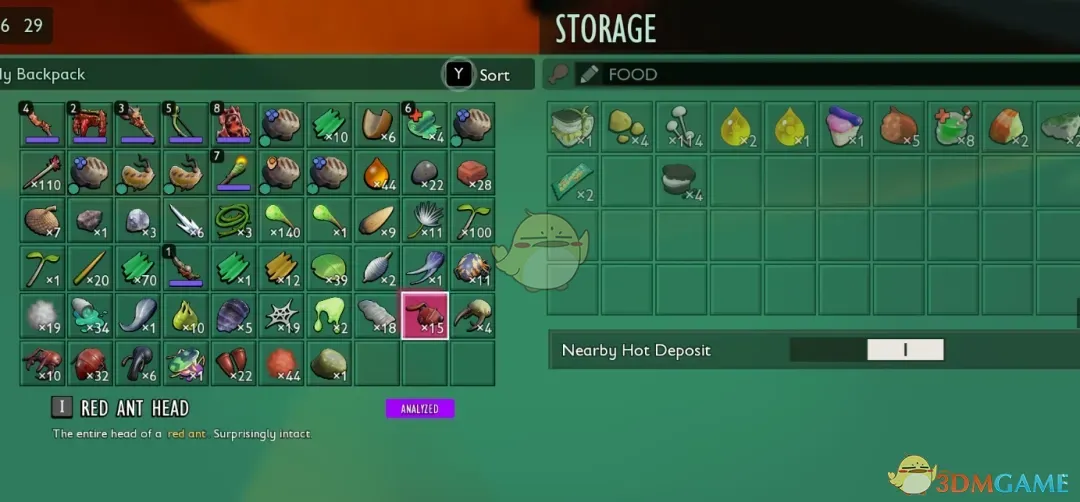1080x502 pixels.
Task: Take the mushroom stack from storage
Action: (681, 126)
